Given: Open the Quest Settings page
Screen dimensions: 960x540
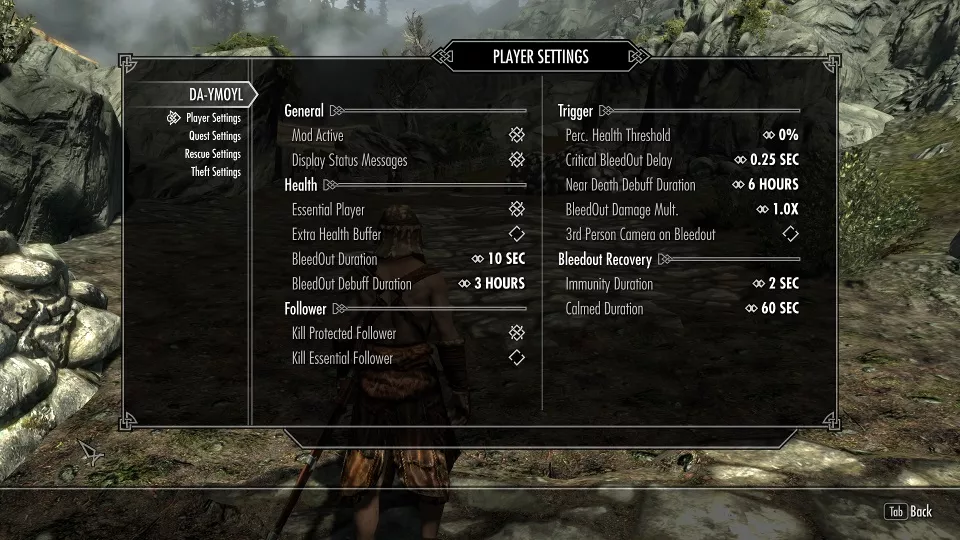Looking at the screenshot, I should [x=214, y=136].
